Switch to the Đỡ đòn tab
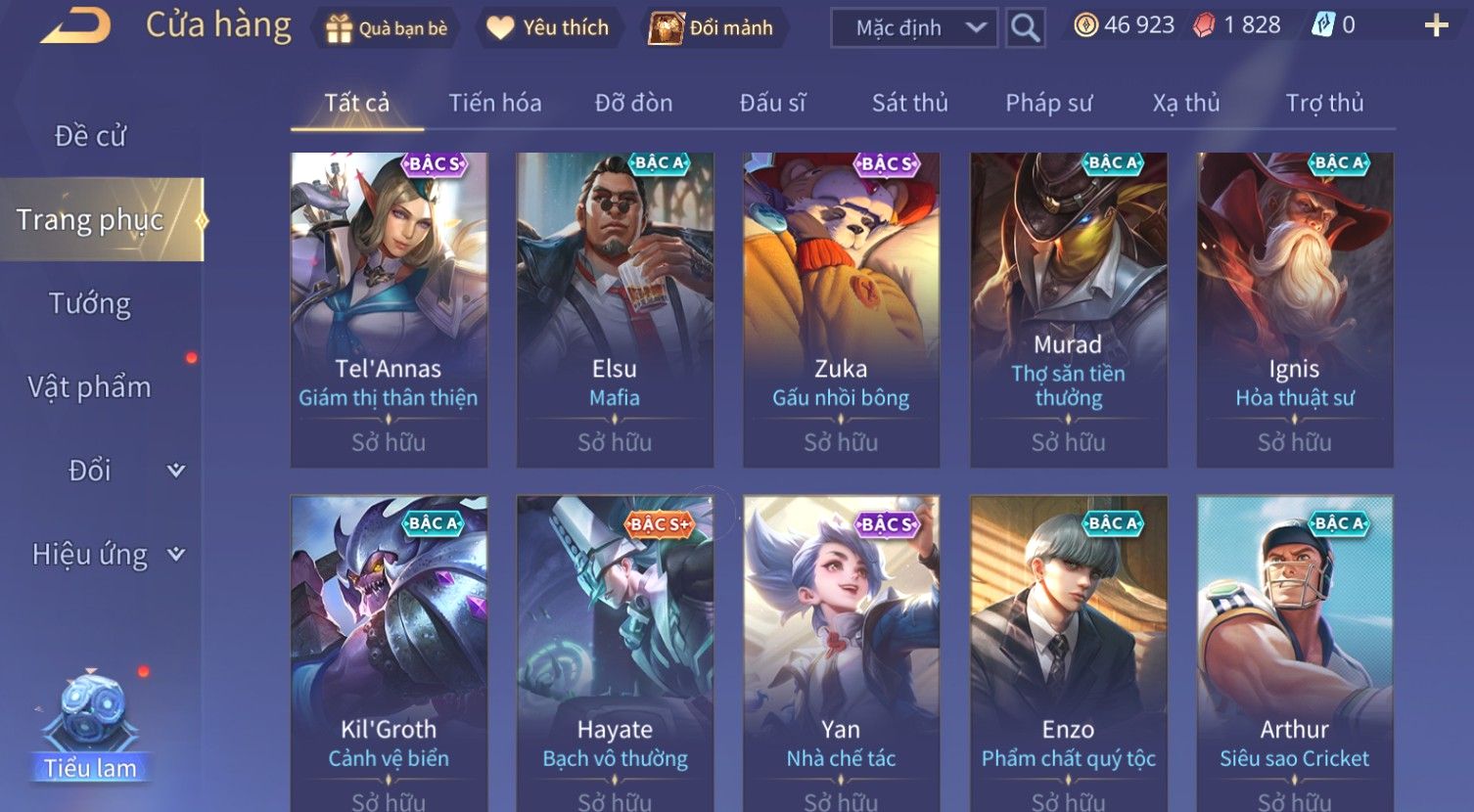This screenshot has width=1474, height=812. [x=633, y=103]
